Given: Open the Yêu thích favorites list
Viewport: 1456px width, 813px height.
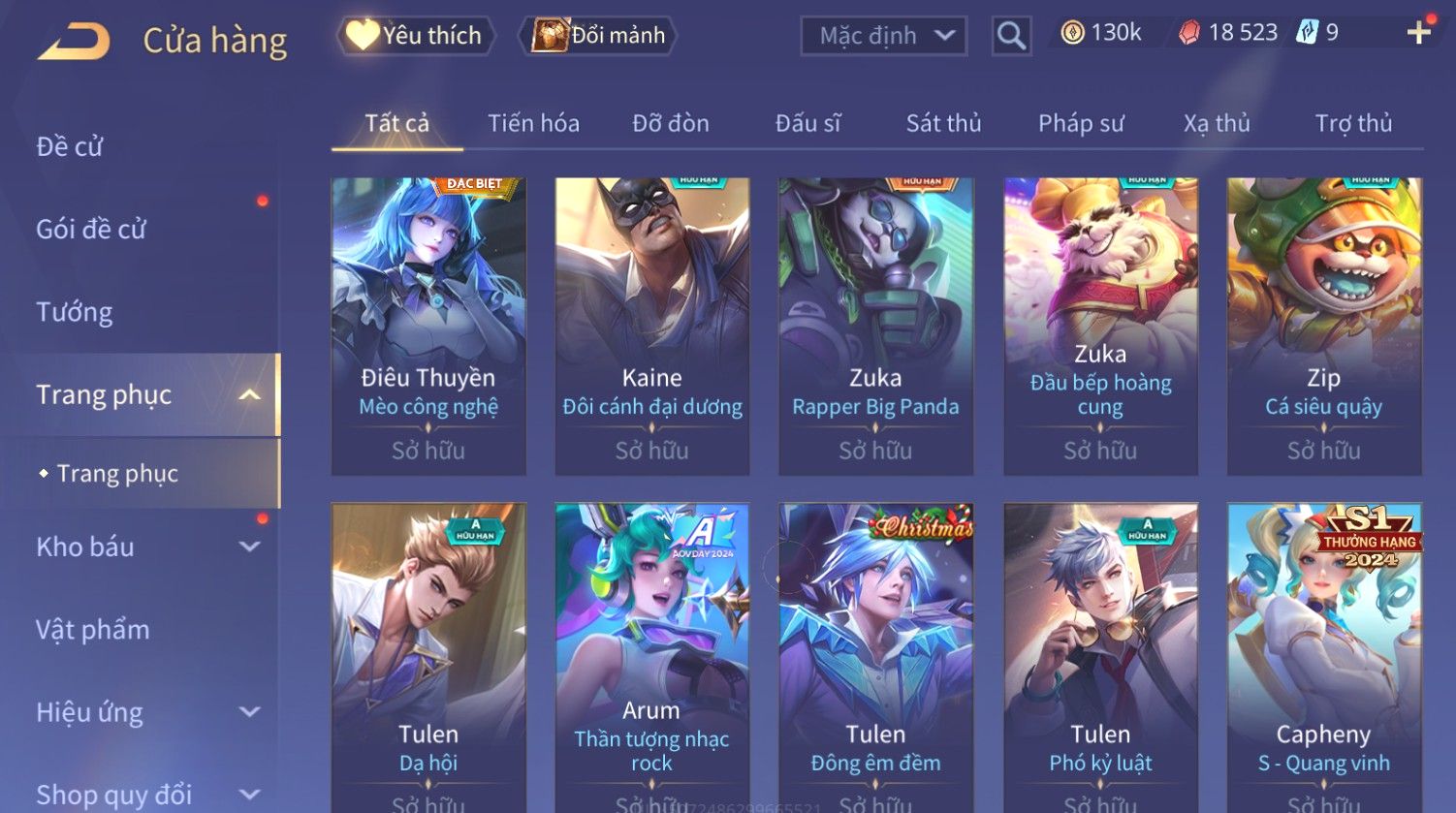Looking at the screenshot, I should tap(415, 36).
